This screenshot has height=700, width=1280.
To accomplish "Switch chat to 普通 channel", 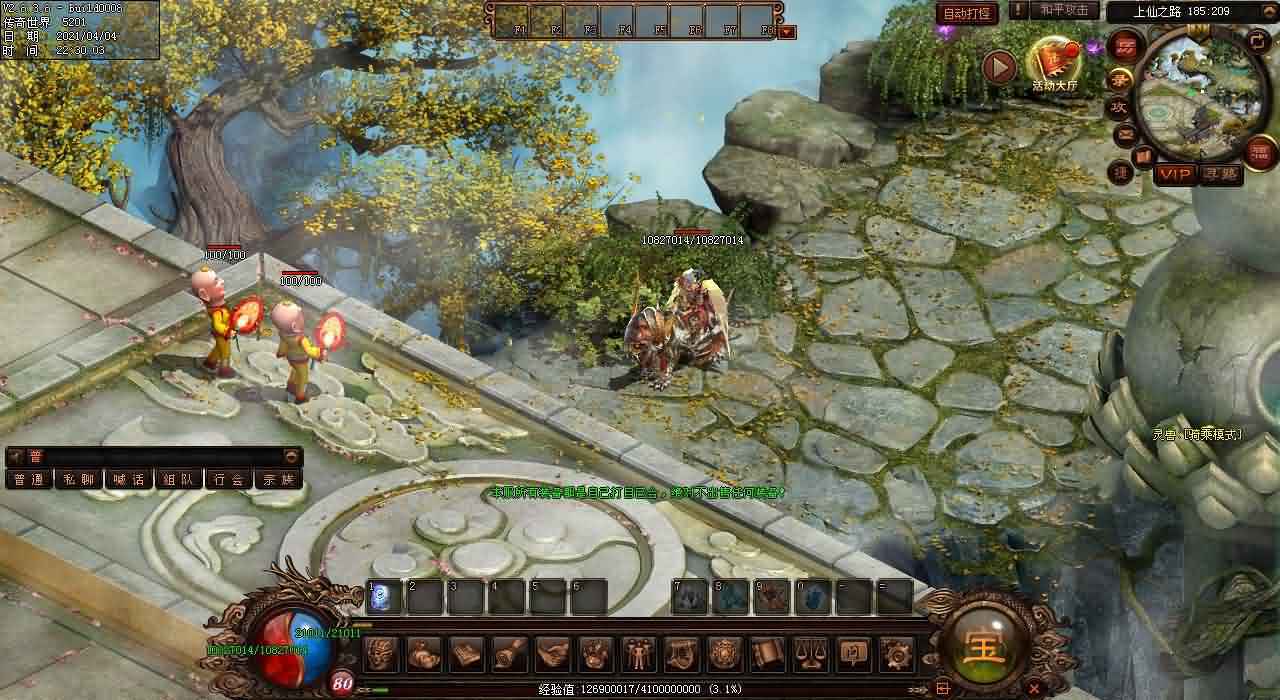I will point(29,480).
